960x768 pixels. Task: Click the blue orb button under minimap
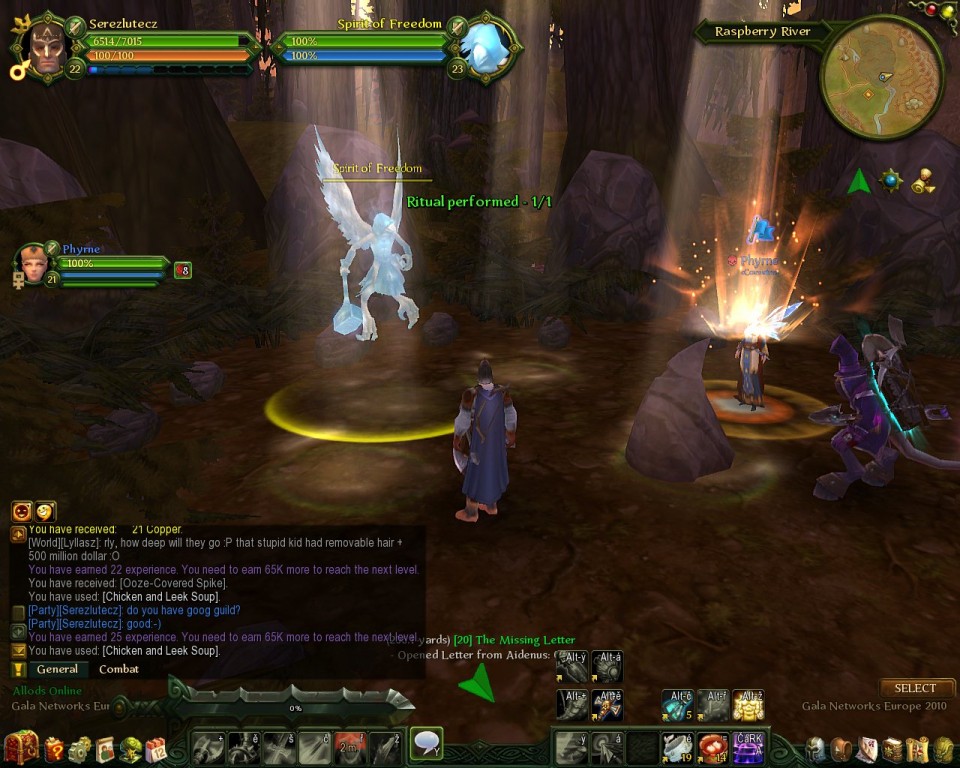[x=890, y=180]
